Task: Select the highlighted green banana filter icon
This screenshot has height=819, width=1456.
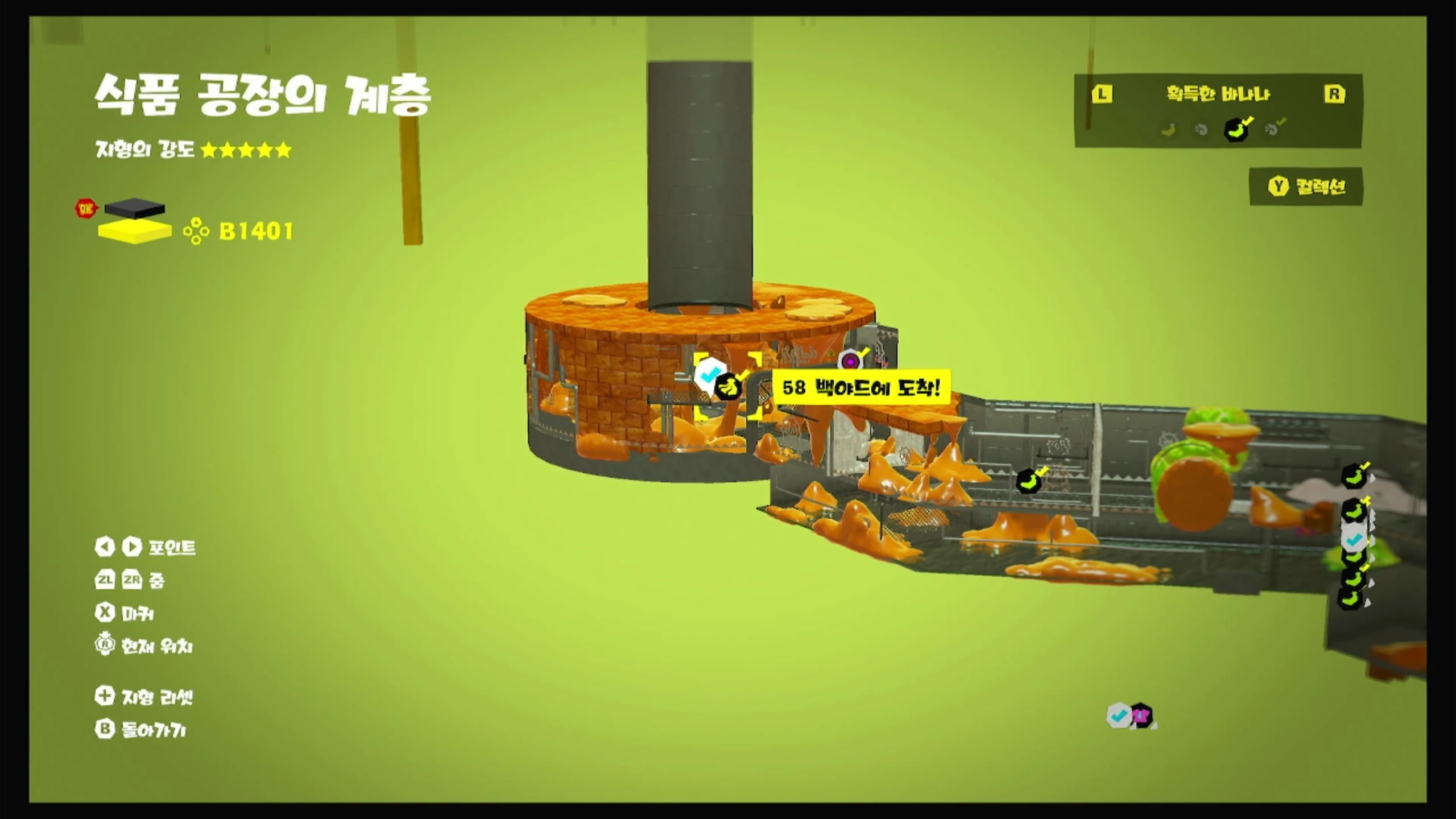Action: click(x=1236, y=130)
